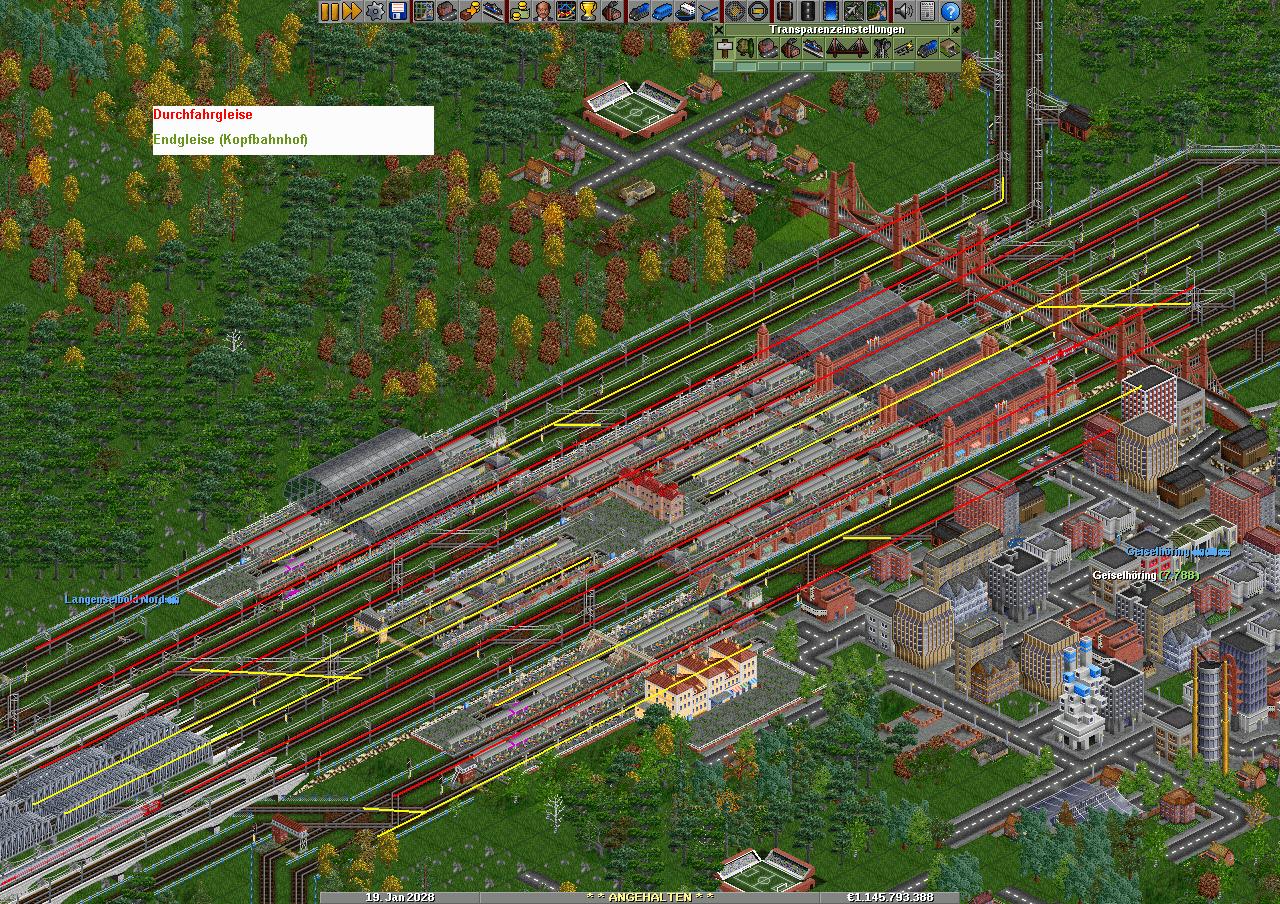Show the finances coin stack menu
Screen dimensions: 1280x904
click(518, 11)
